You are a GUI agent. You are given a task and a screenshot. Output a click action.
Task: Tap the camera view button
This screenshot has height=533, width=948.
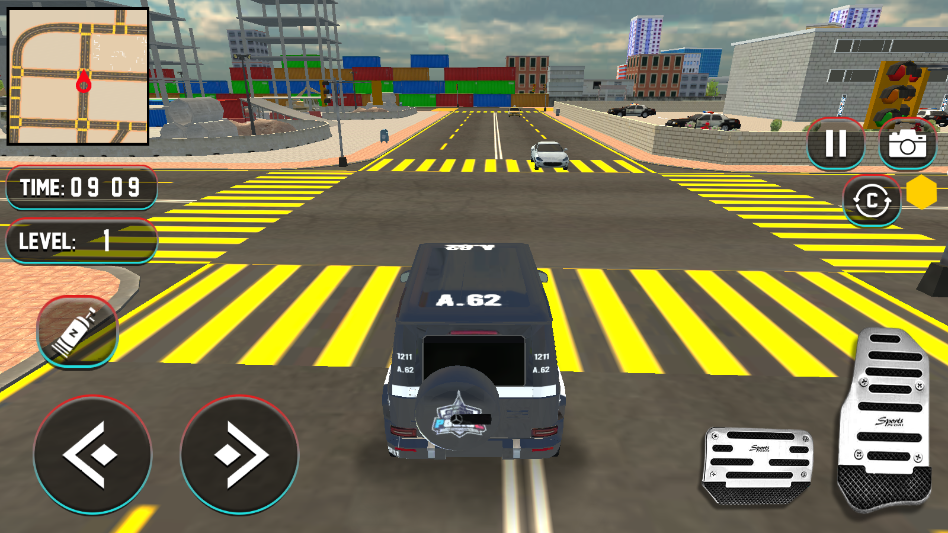pos(908,144)
